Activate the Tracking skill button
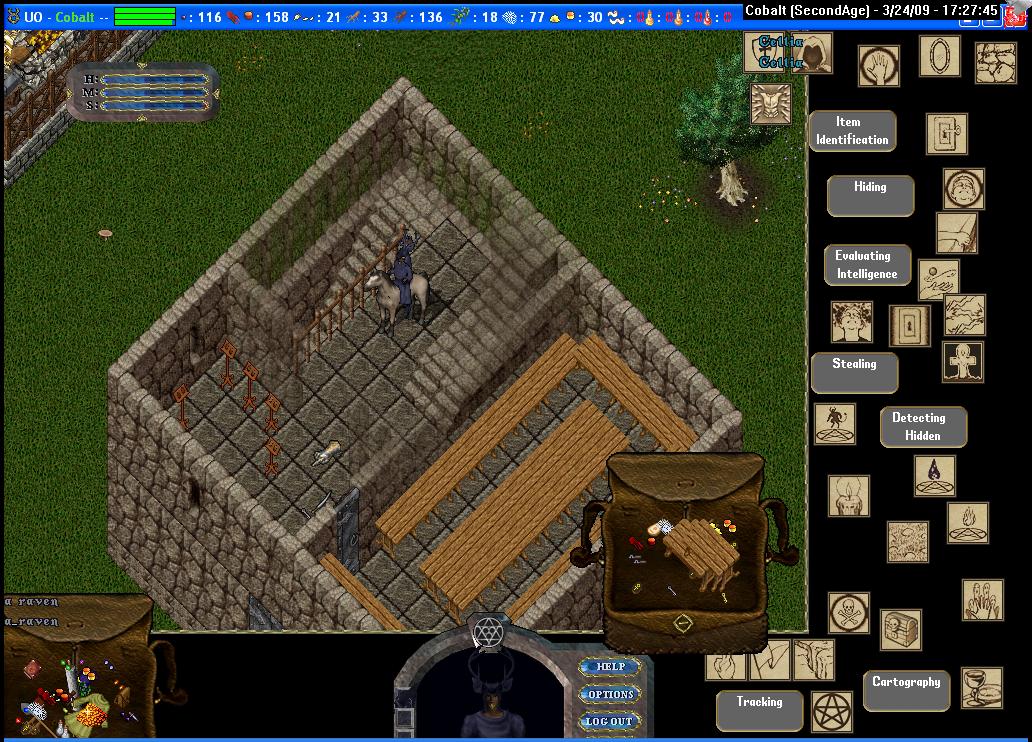1032x742 pixels. tap(760, 710)
